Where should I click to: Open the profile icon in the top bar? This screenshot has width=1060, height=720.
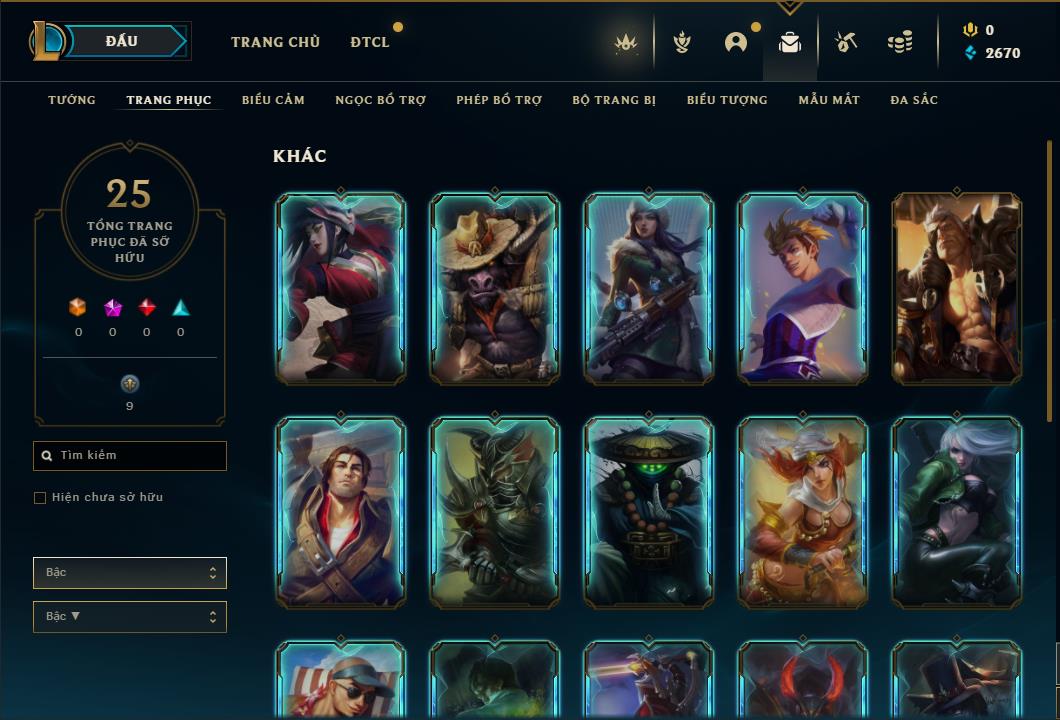click(736, 42)
